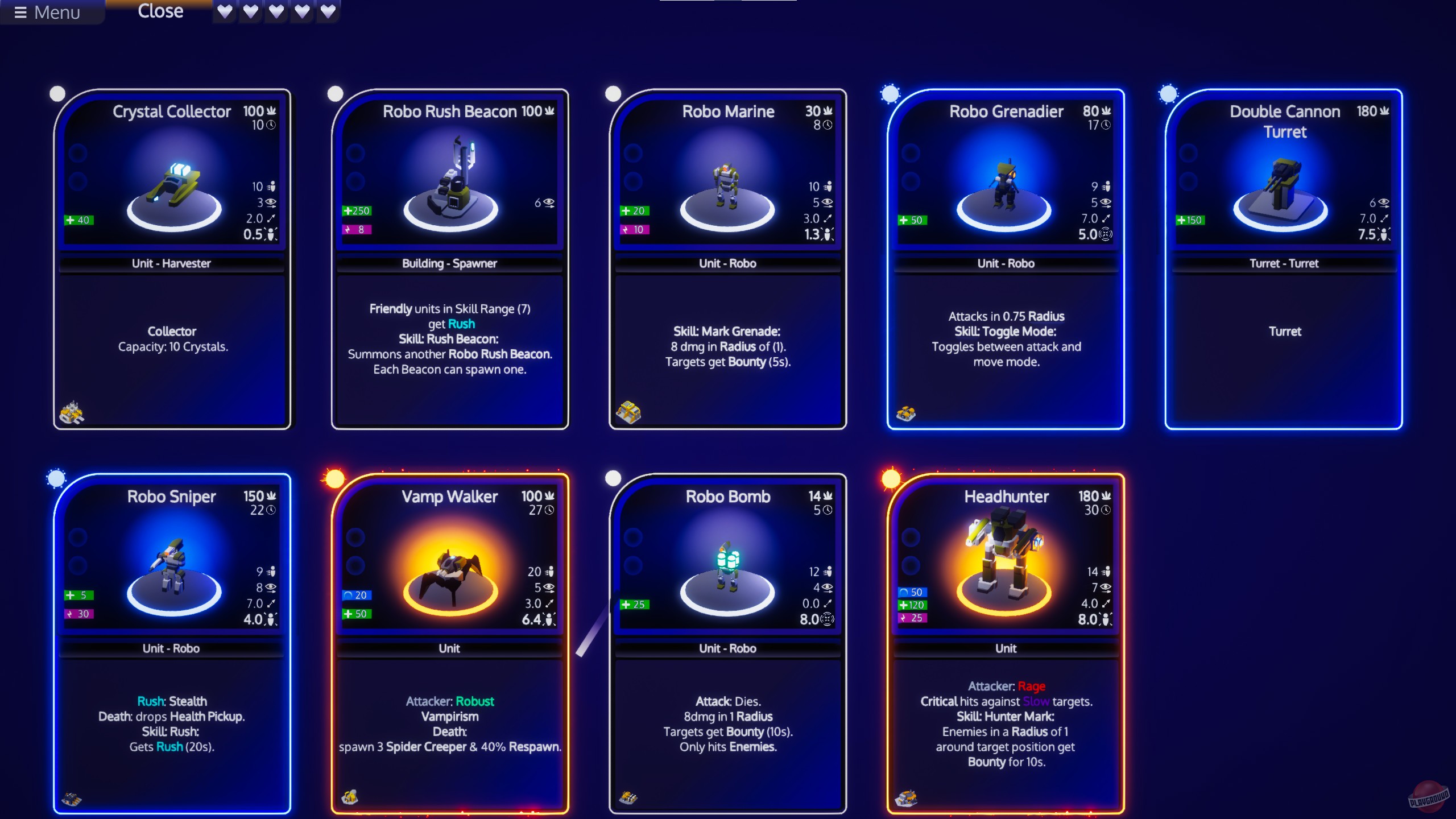Switch to the Unit - Harvester category label
The width and height of the screenshot is (1456, 819).
tap(172, 263)
